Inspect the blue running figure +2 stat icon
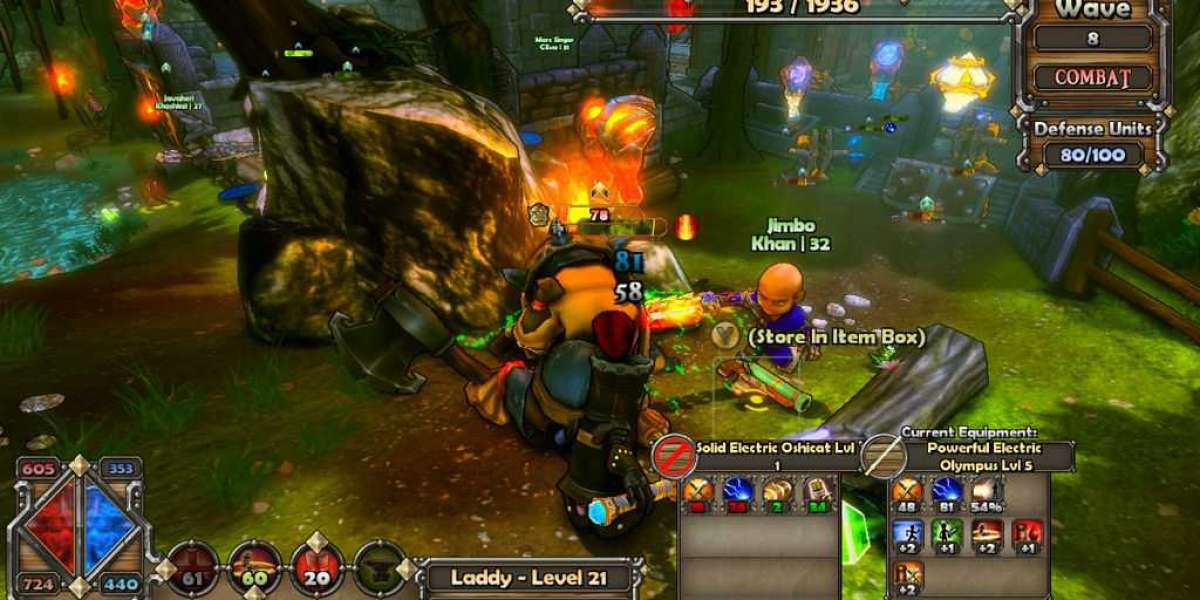1200x600 pixels. coord(907,532)
